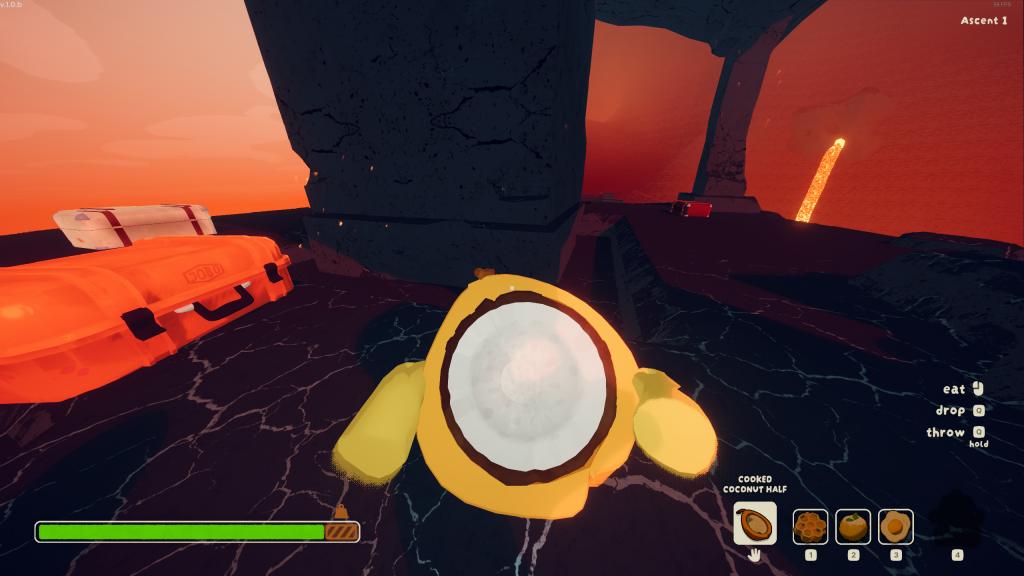Click the empty backpack silhouette slot
1024x576 pixels.
point(956,520)
